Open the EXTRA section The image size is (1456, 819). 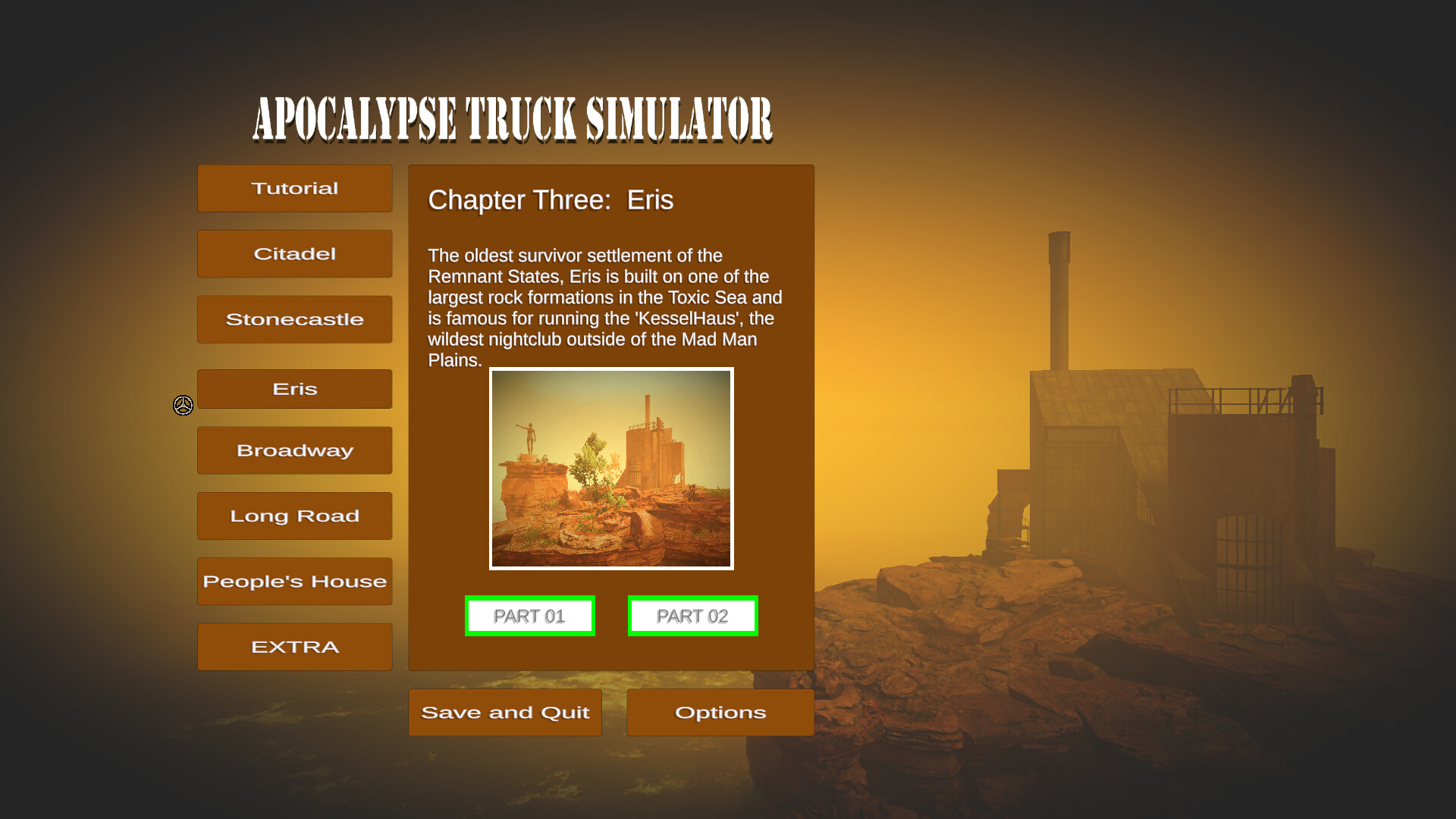coord(294,646)
